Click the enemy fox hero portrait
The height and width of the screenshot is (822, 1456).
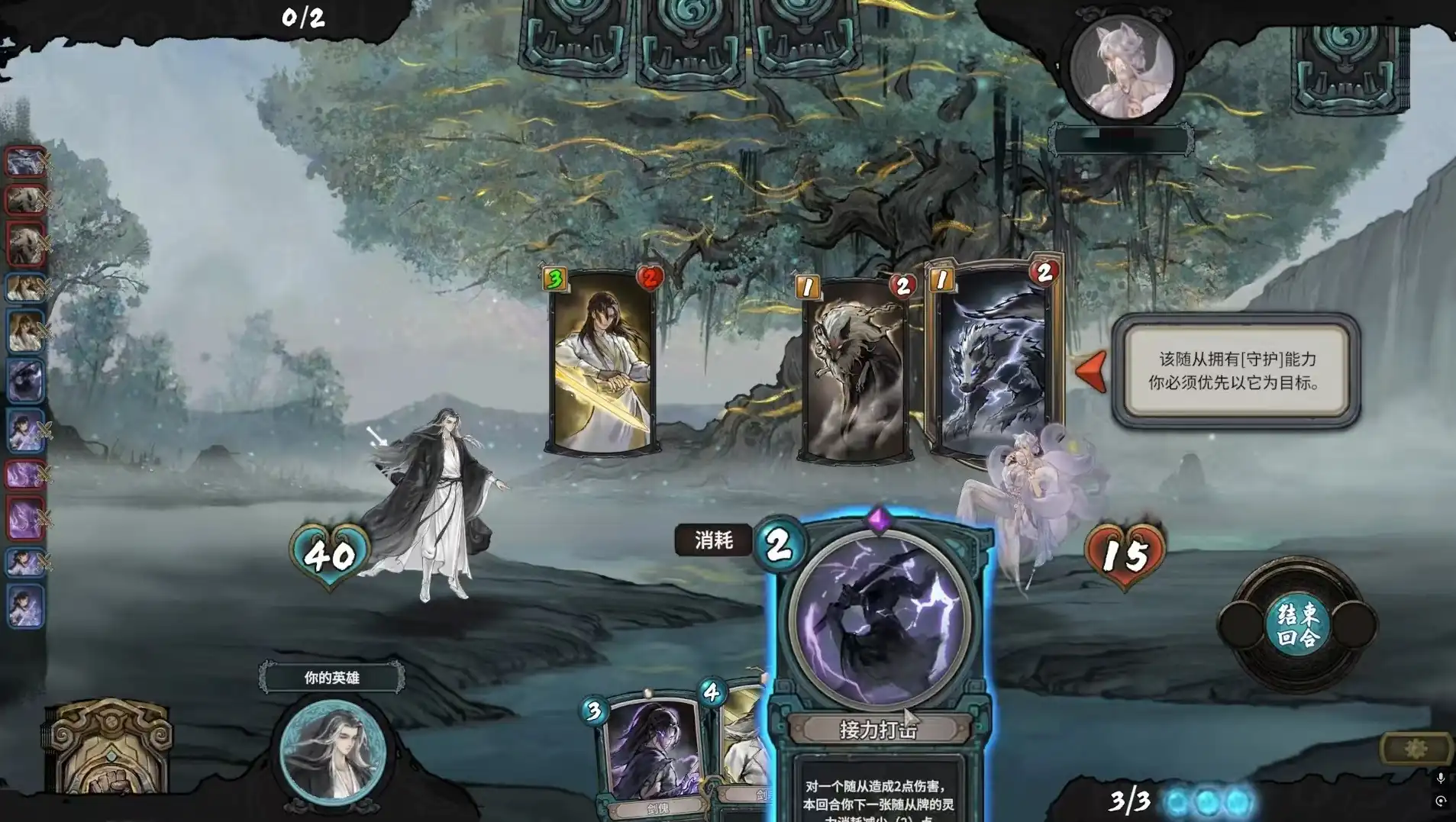(1121, 67)
